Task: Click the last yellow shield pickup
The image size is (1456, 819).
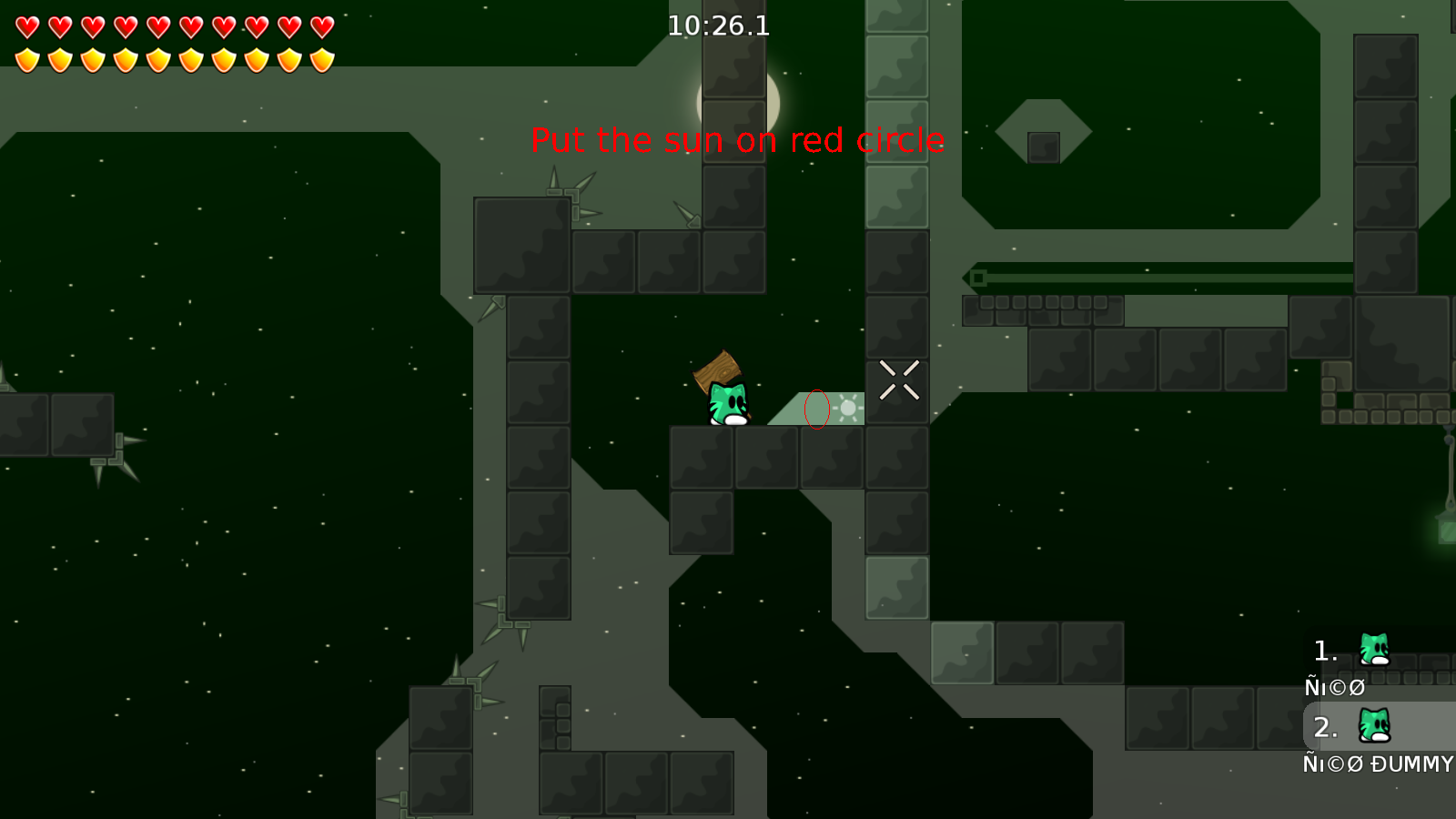Action: point(323,59)
